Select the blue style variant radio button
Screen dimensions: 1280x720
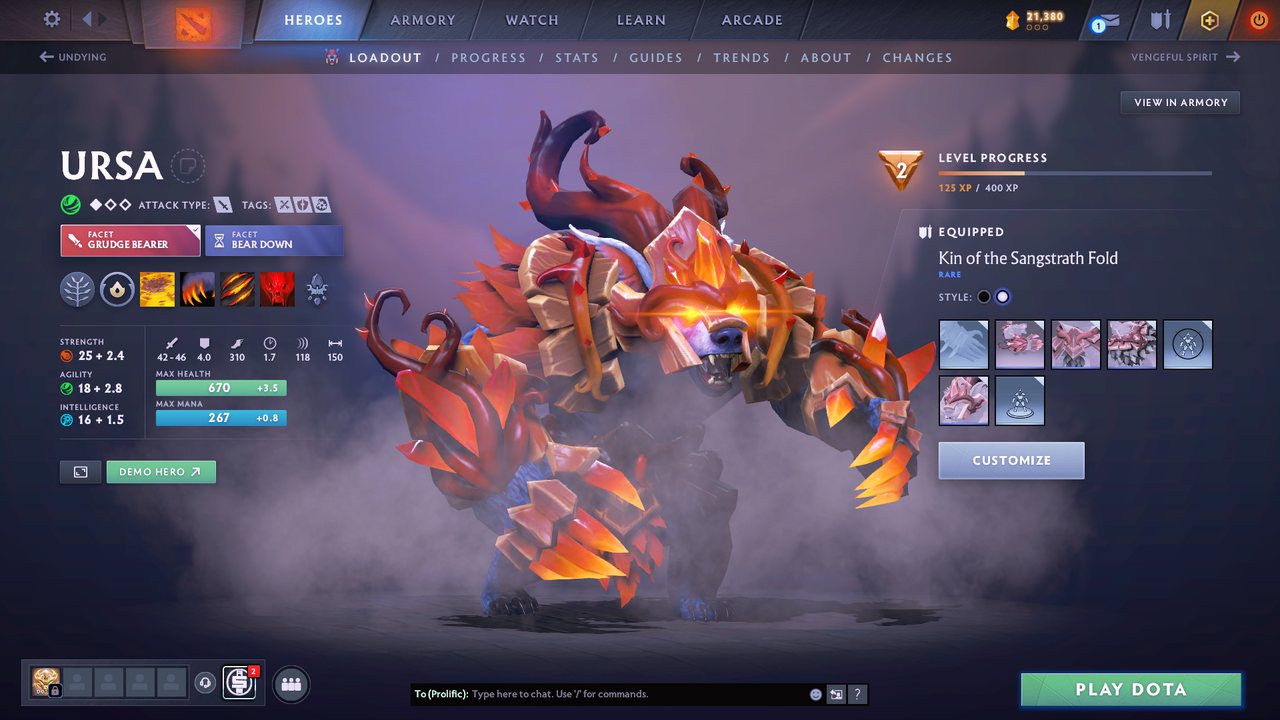[1002, 296]
